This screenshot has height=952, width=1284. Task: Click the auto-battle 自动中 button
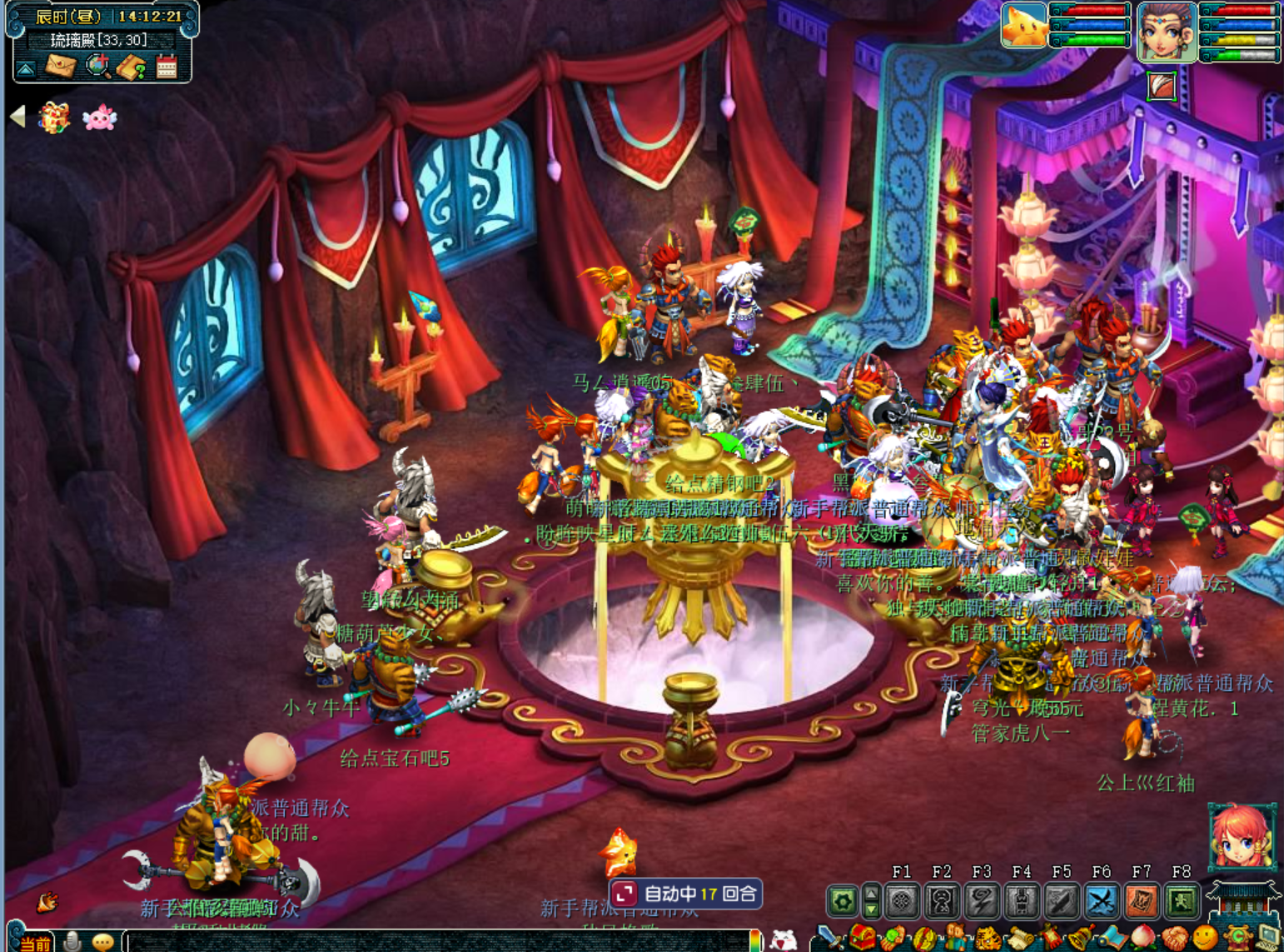[686, 894]
